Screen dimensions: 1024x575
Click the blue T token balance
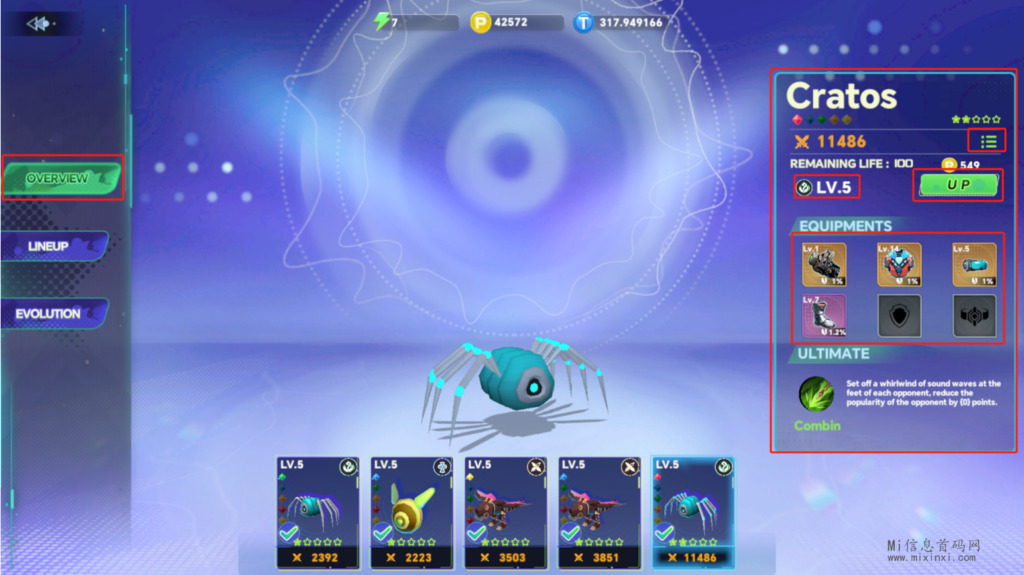(x=620, y=22)
